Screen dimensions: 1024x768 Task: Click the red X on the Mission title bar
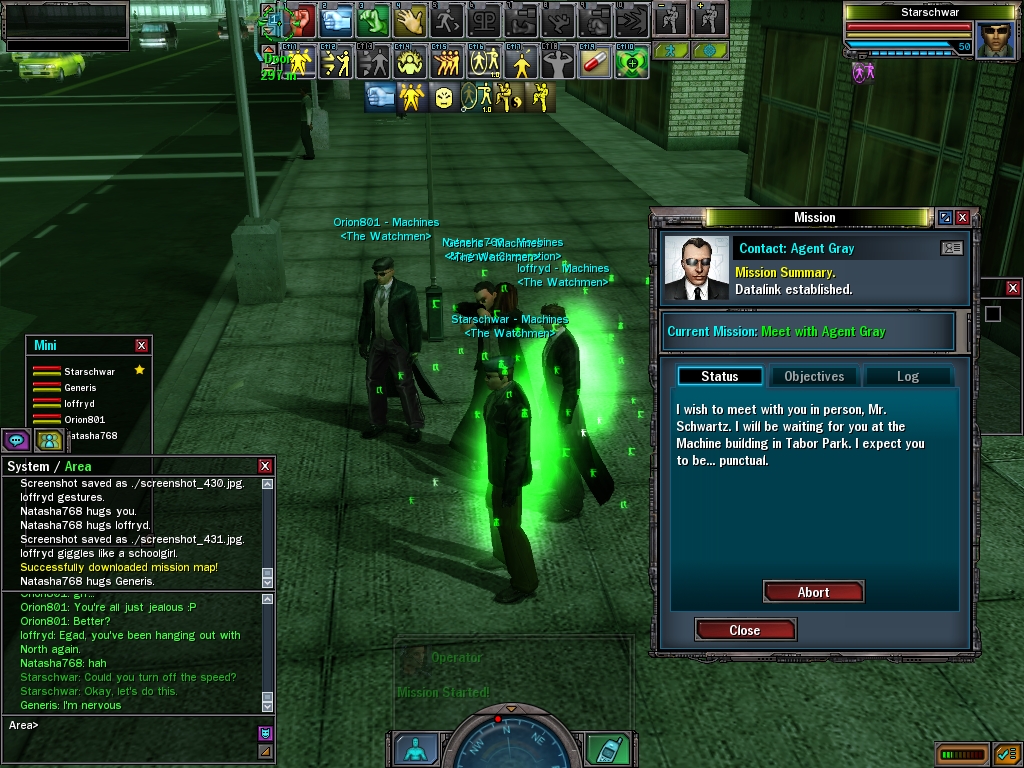click(962, 217)
